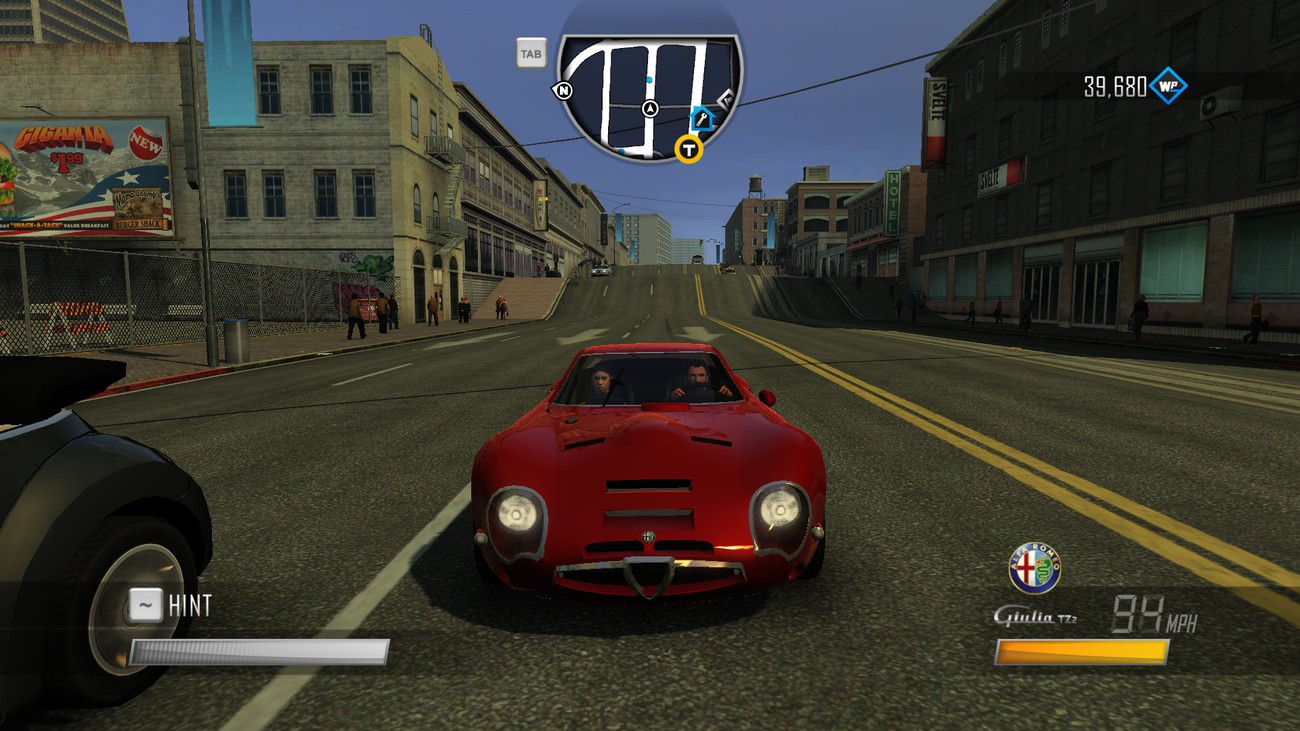Click the blue WP willpower icon

point(1167,86)
